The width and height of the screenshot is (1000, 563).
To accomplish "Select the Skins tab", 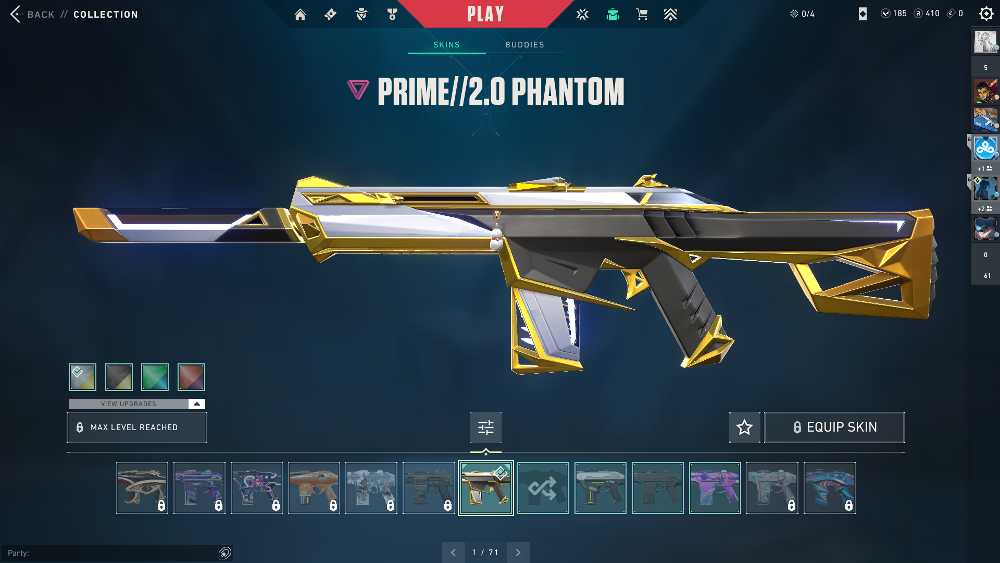I will [x=447, y=45].
